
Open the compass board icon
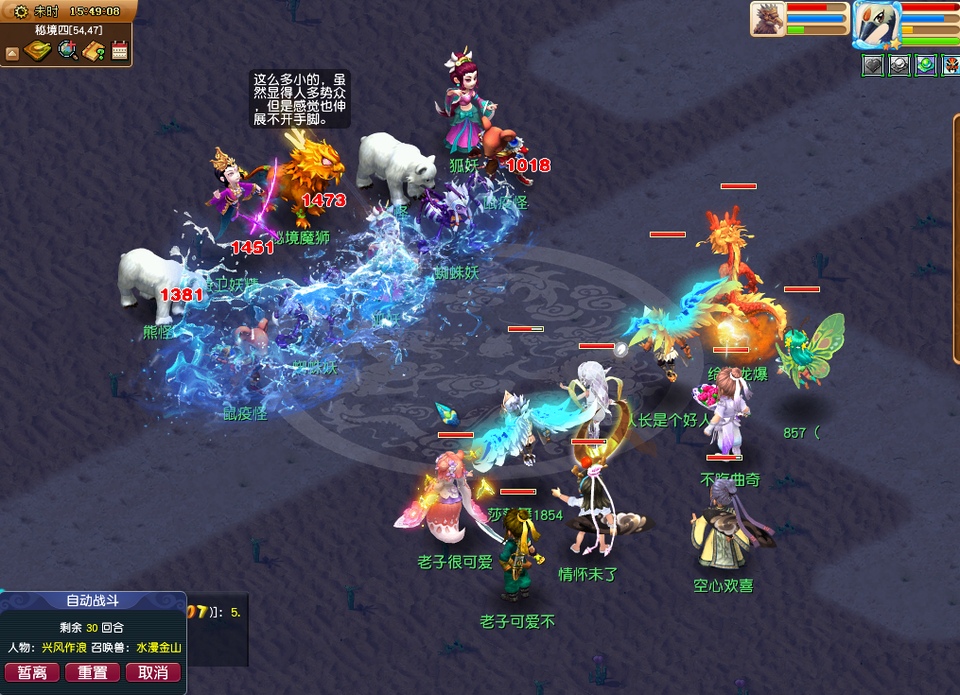[x=38, y=51]
